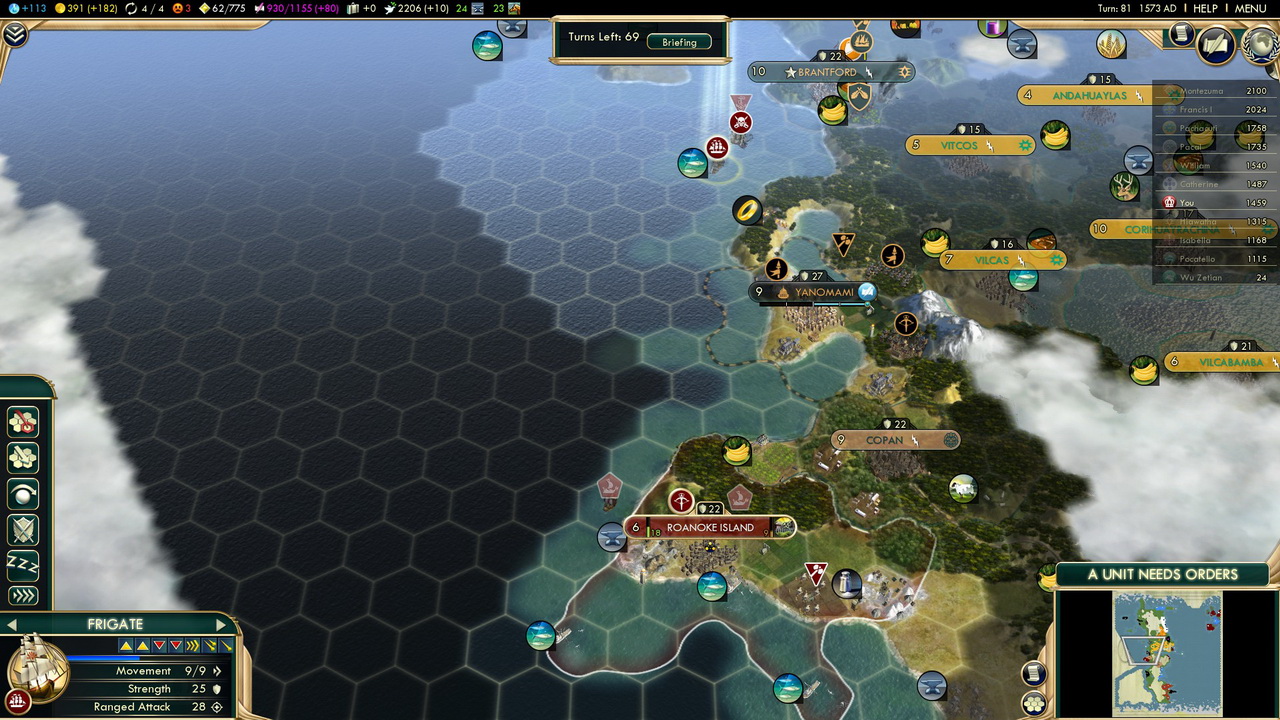Collapse the top-left corner dropdown arrow
The height and width of the screenshot is (720, 1280).
15,35
